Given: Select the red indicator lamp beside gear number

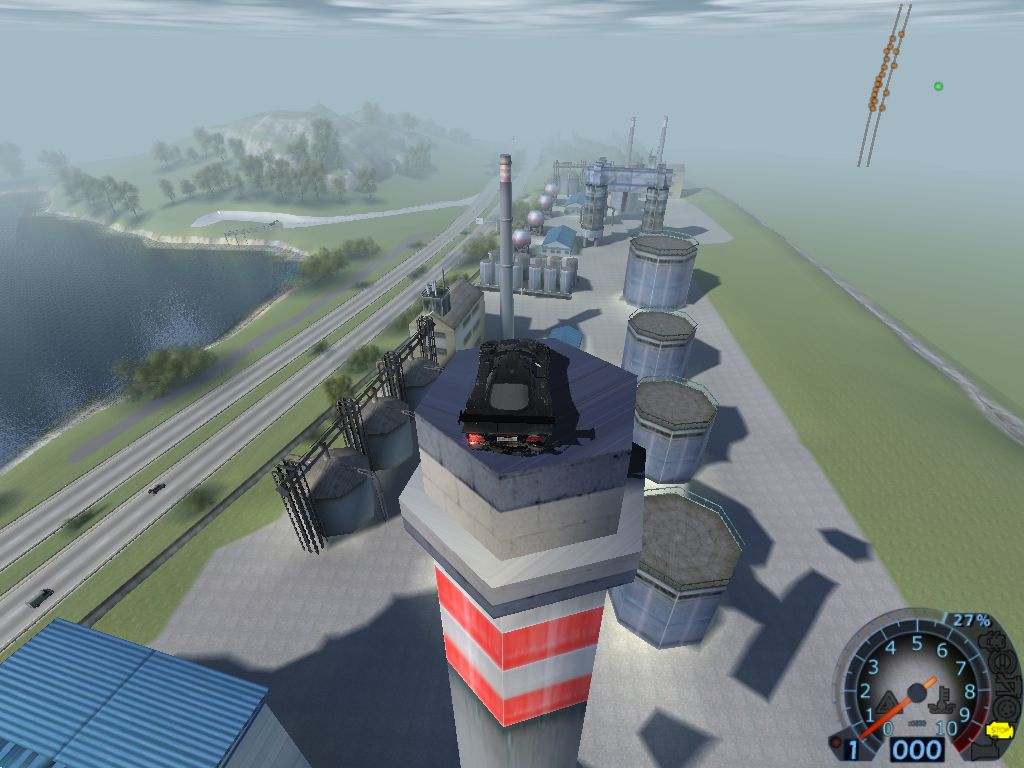Looking at the screenshot, I should (x=836, y=742).
